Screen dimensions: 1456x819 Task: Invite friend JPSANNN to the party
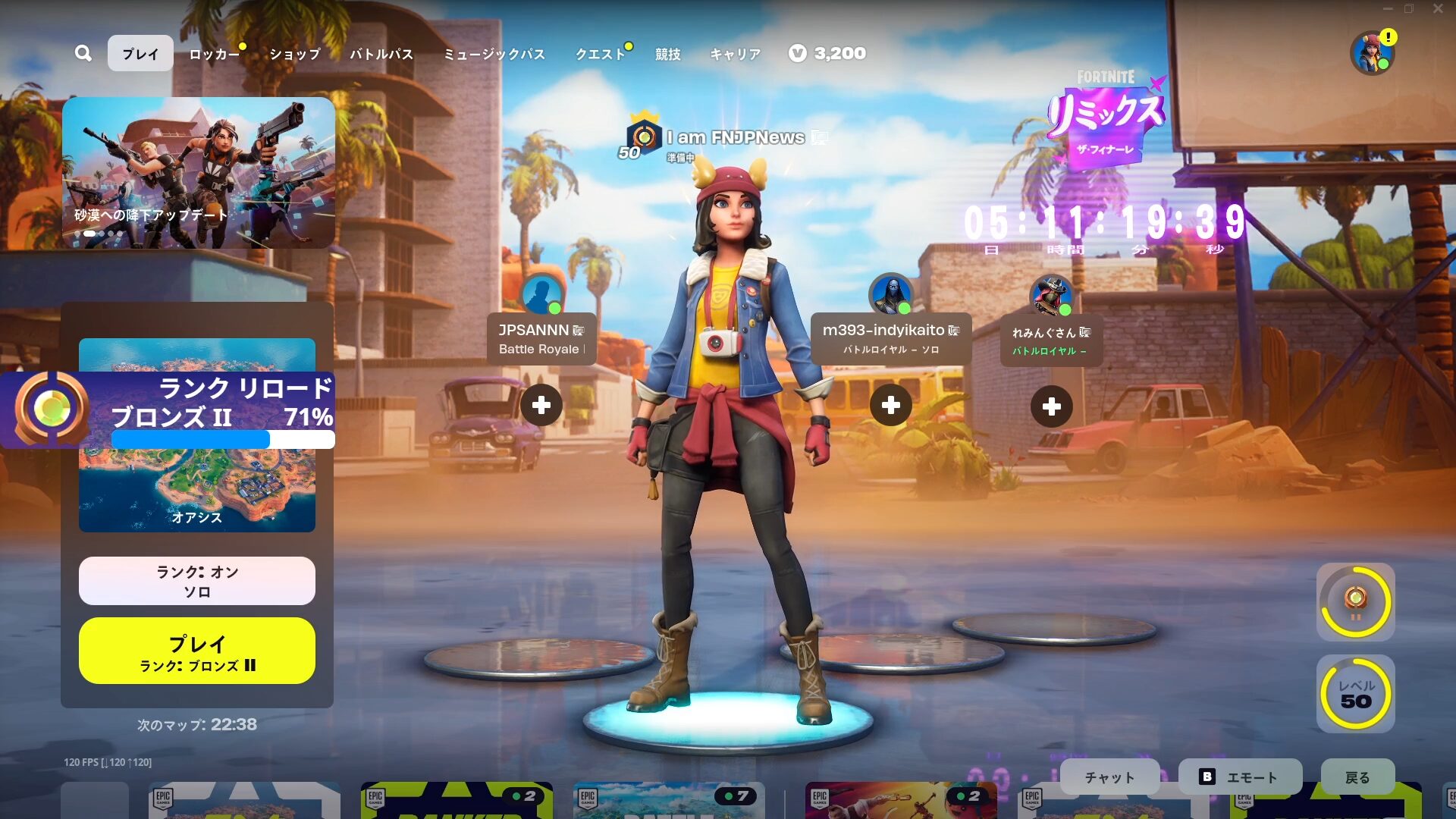pyautogui.click(x=541, y=406)
